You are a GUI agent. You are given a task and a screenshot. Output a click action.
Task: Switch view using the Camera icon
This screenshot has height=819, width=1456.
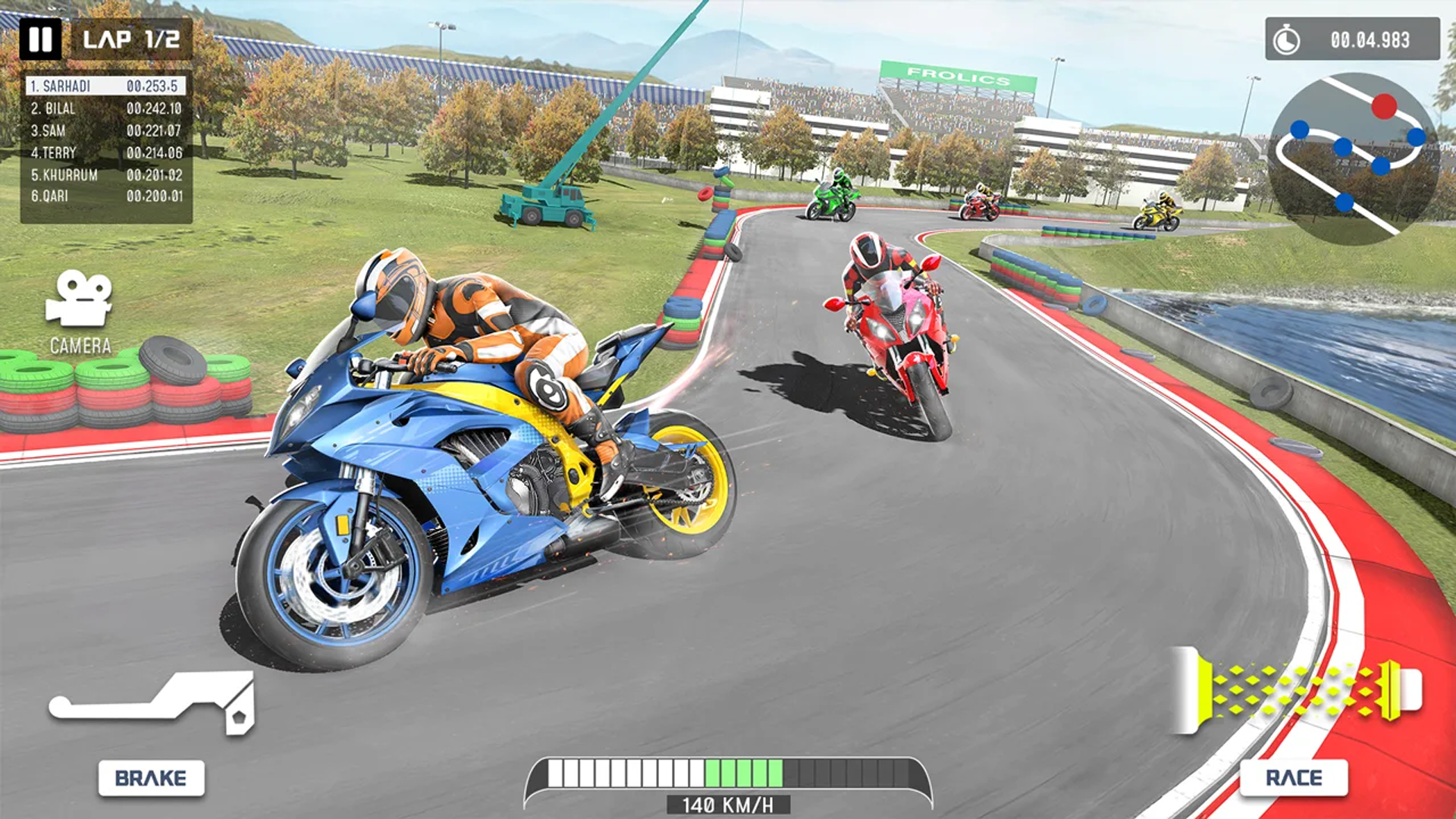(x=79, y=299)
